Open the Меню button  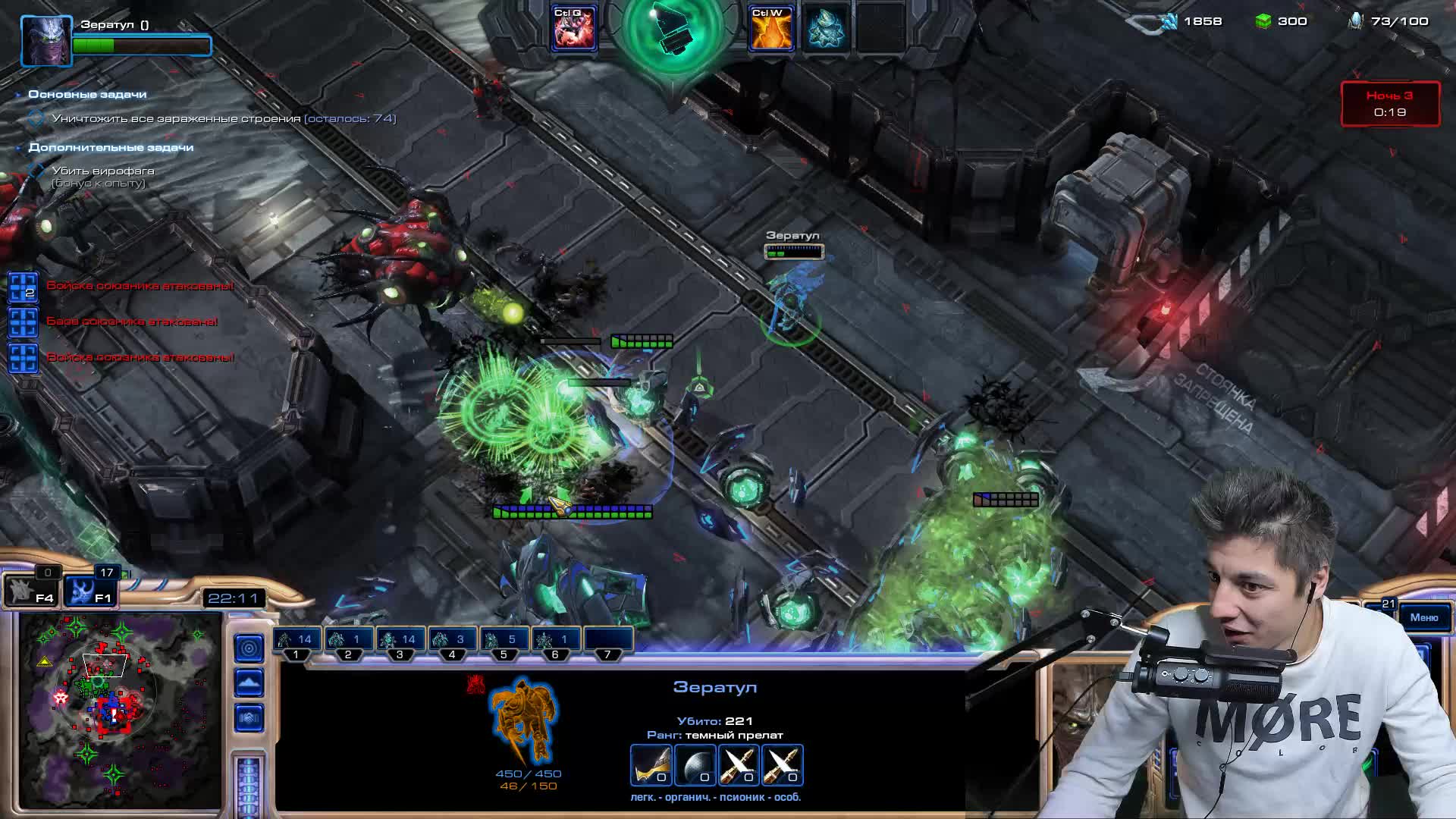pyautogui.click(x=1423, y=617)
